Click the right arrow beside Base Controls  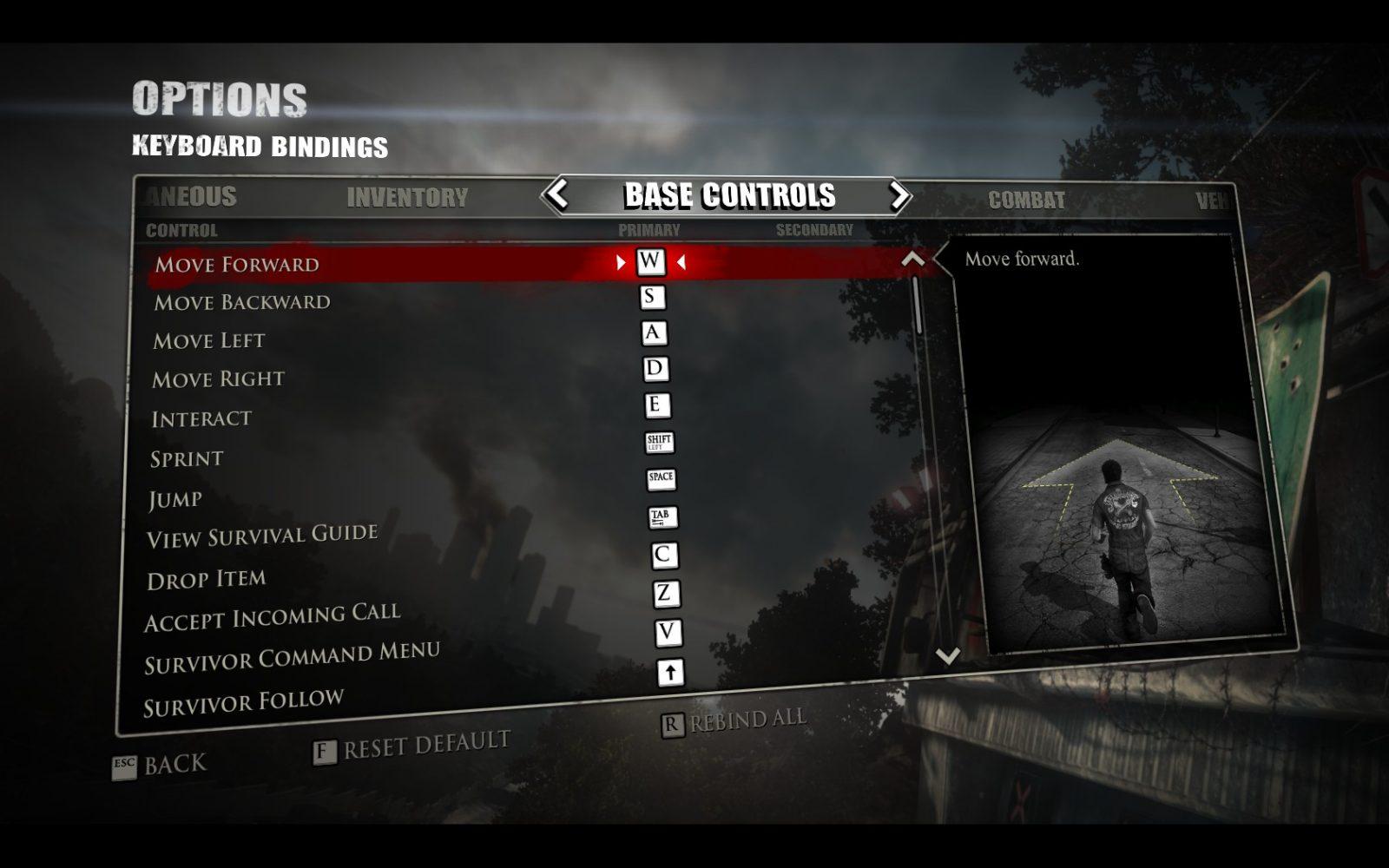(899, 196)
